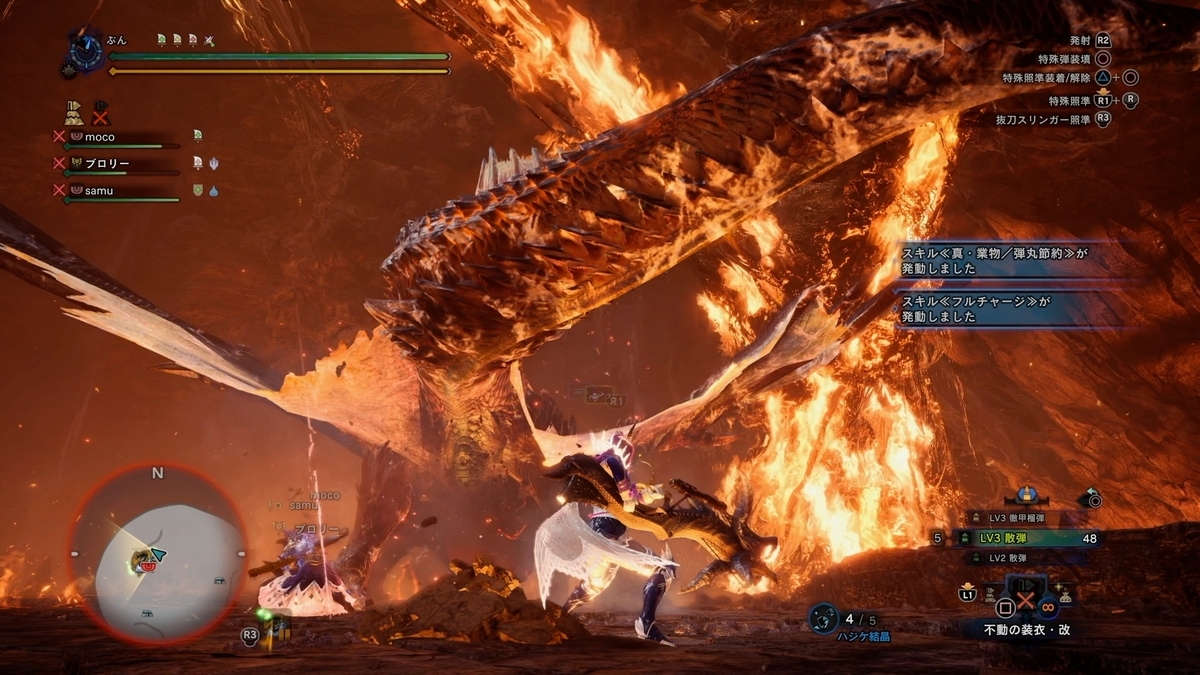The height and width of the screenshot is (675, 1200).
Task: Click the ハジケ結晶 slinger ammo icon
Action: pyautogui.click(x=823, y=619)
